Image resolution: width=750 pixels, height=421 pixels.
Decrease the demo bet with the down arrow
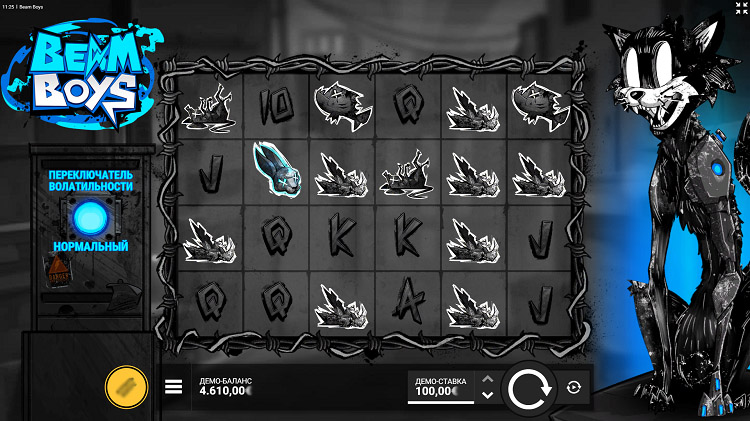pos(487,396)
